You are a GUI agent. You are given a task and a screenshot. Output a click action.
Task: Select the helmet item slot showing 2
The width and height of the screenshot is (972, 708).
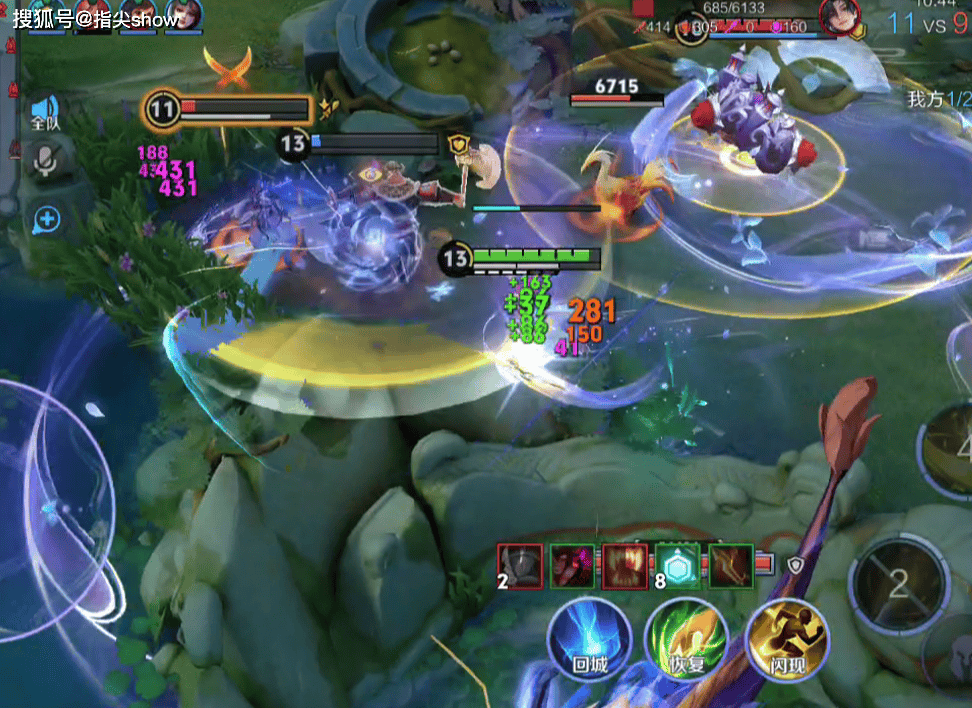click(x=521, y=566)
